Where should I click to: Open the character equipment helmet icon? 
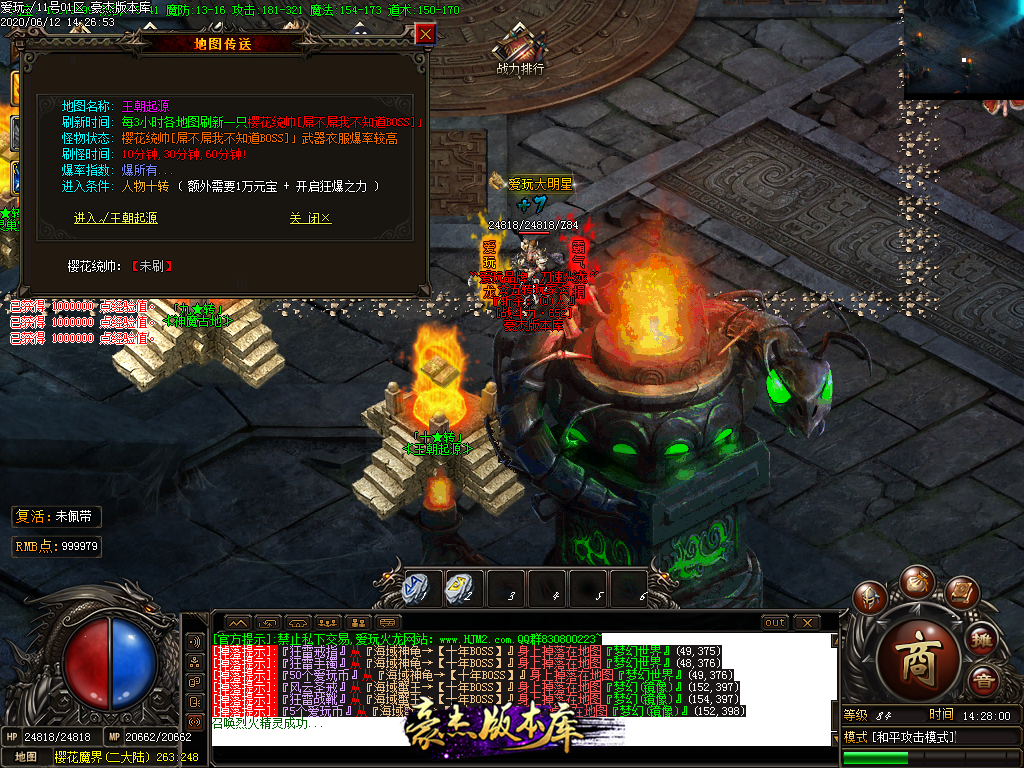pos(871,598)
